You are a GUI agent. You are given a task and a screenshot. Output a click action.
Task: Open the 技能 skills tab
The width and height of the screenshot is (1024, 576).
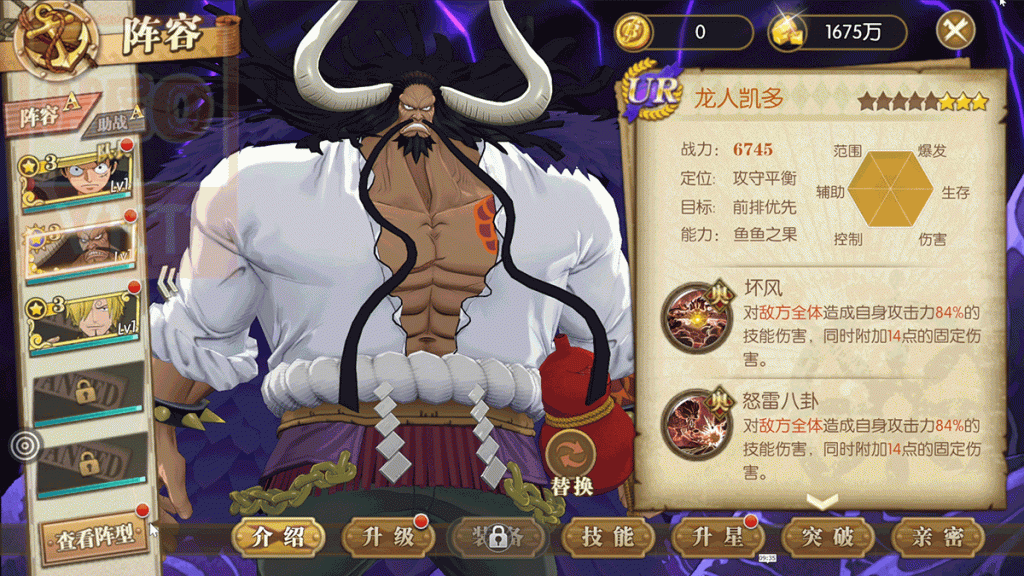click(x=609, y=538)
